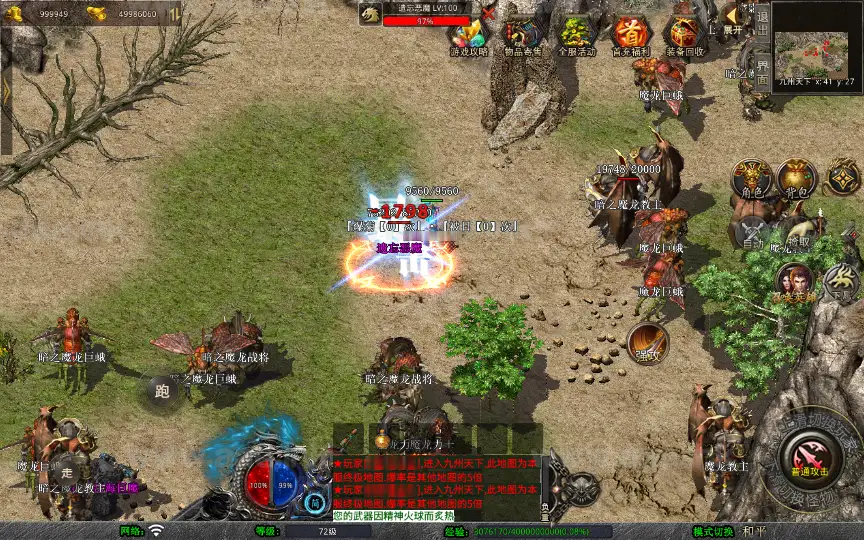Activate the 强攻 forced attack skill
The image size is (864, 540).
pos(648,342)
